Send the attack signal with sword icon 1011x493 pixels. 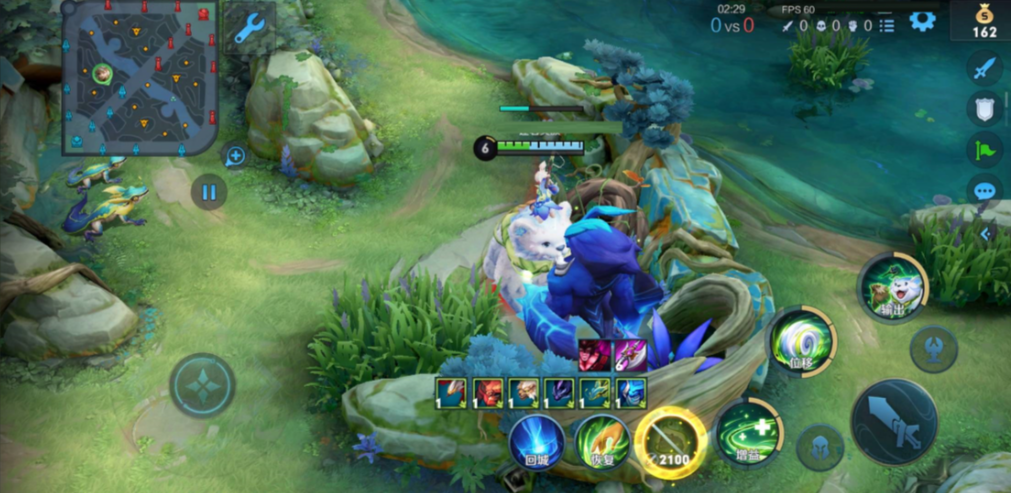pos(985,68)
